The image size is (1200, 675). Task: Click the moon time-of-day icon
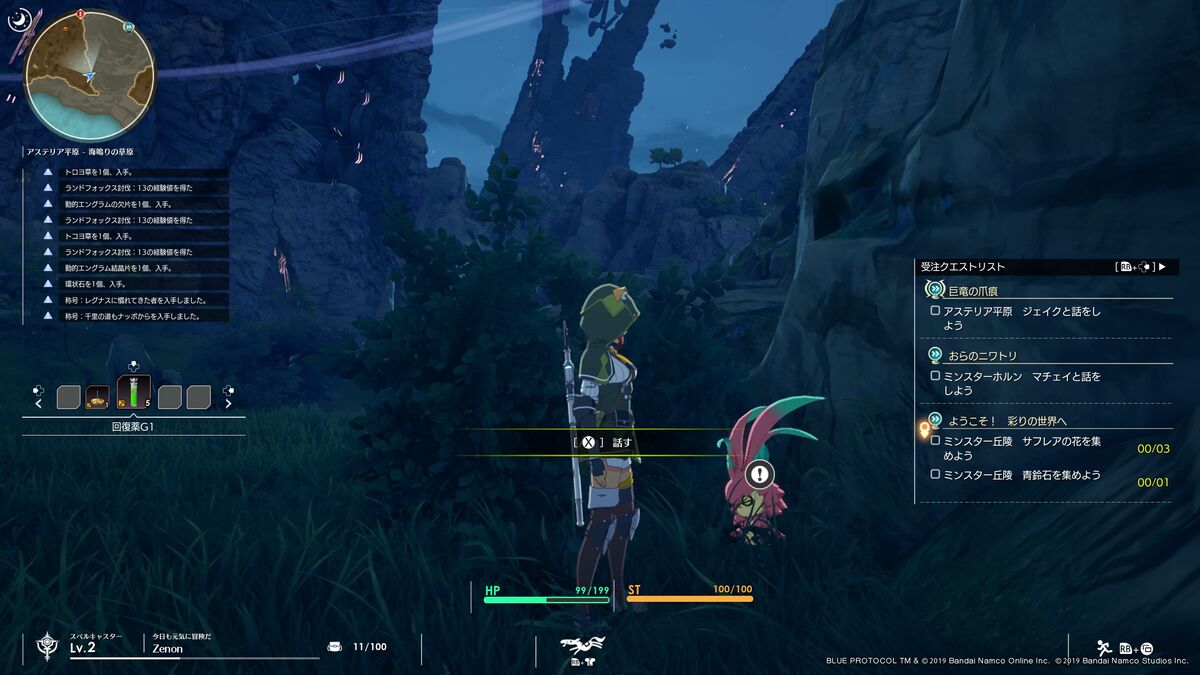pyautogui.click(x=19, y=19)
